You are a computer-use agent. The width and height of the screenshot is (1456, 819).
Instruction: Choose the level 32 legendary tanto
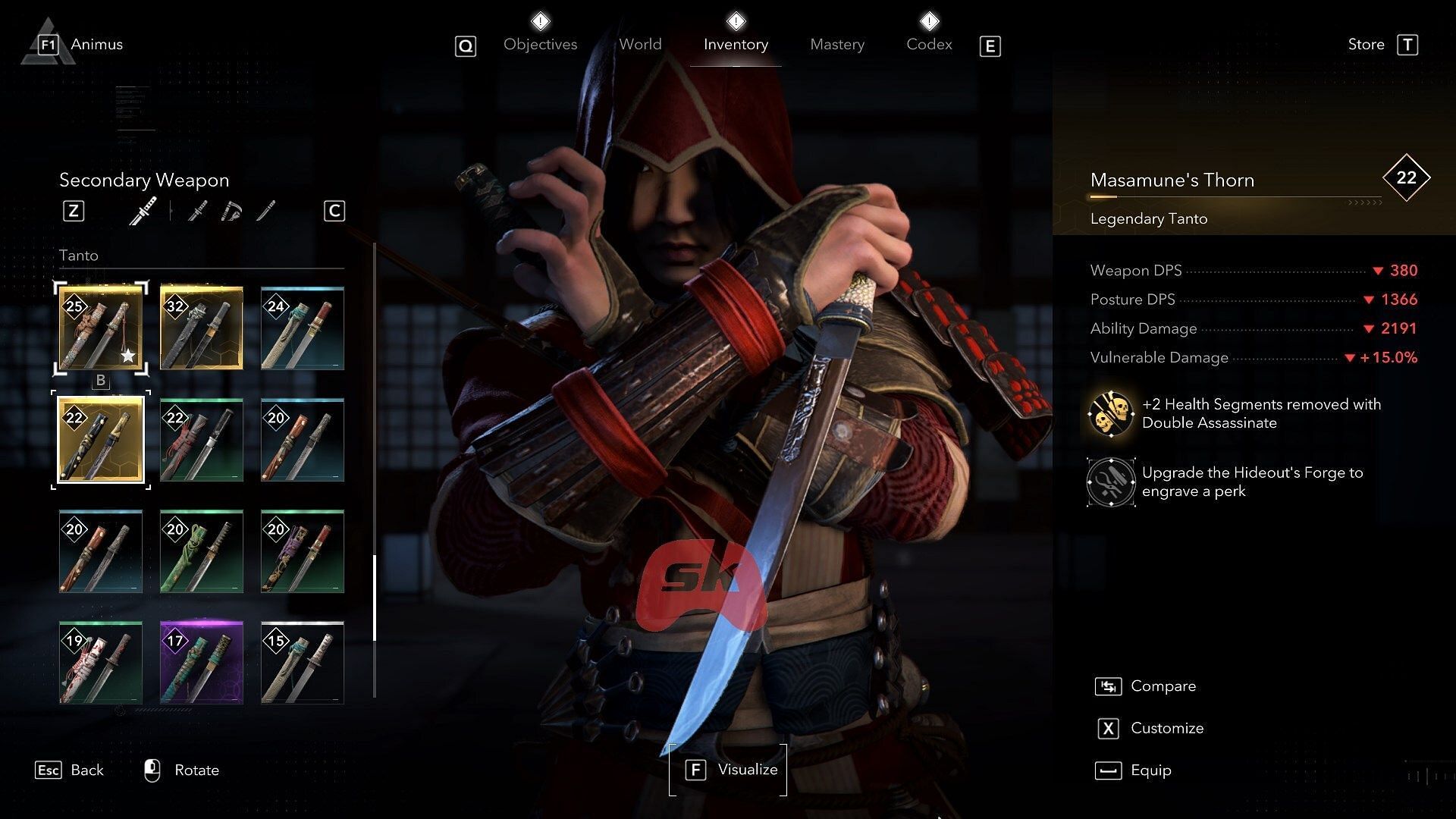tap(202, 328)
